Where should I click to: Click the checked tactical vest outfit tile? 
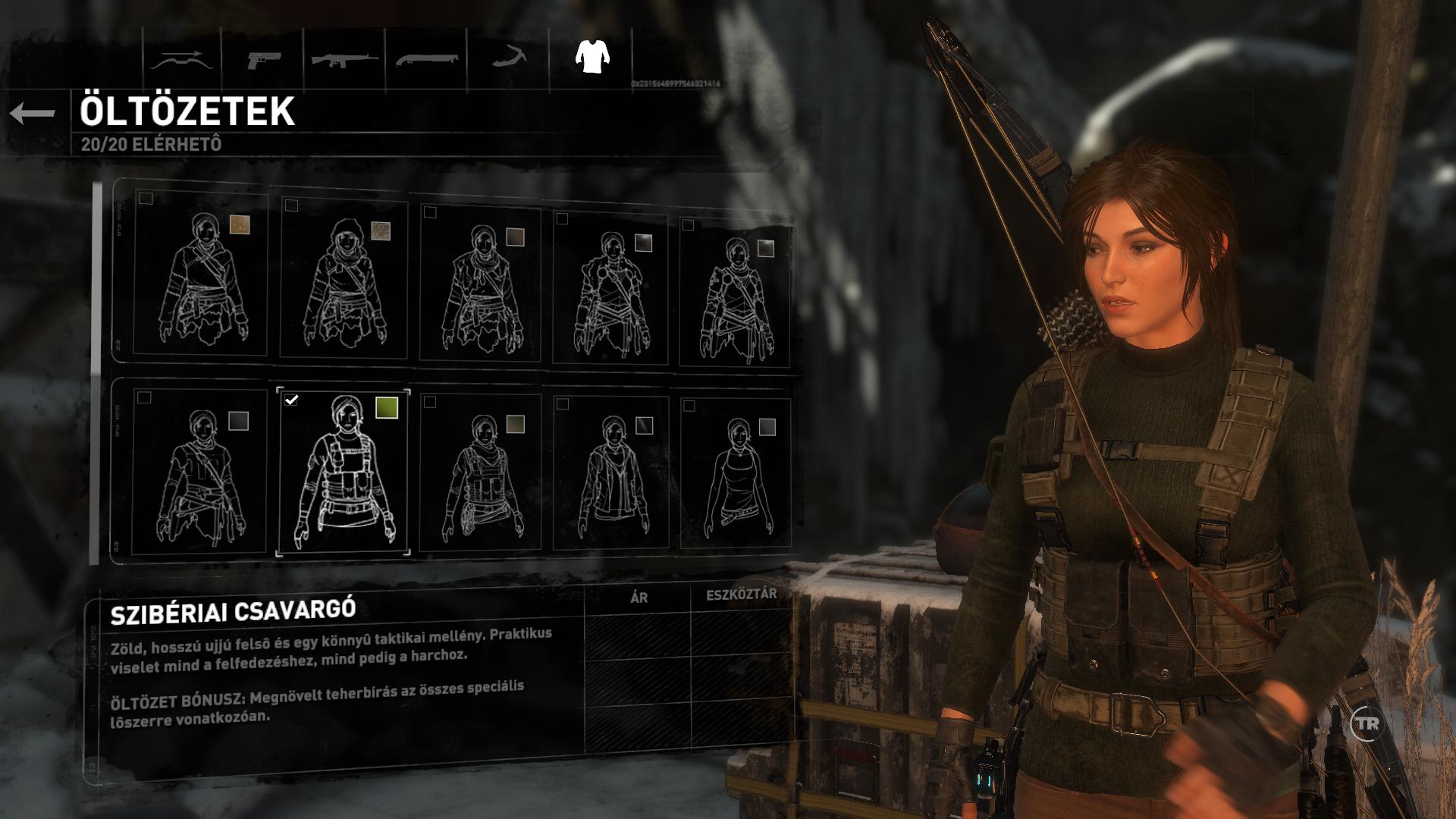click(344, 472)
